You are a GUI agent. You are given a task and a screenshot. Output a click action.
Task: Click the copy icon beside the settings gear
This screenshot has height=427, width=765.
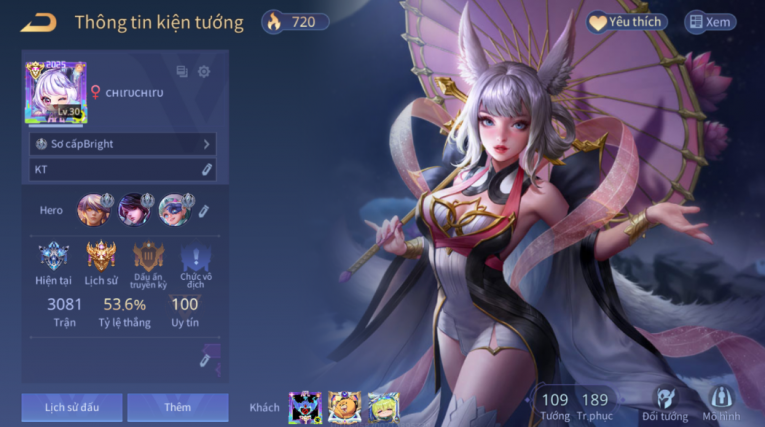[182, 72]
